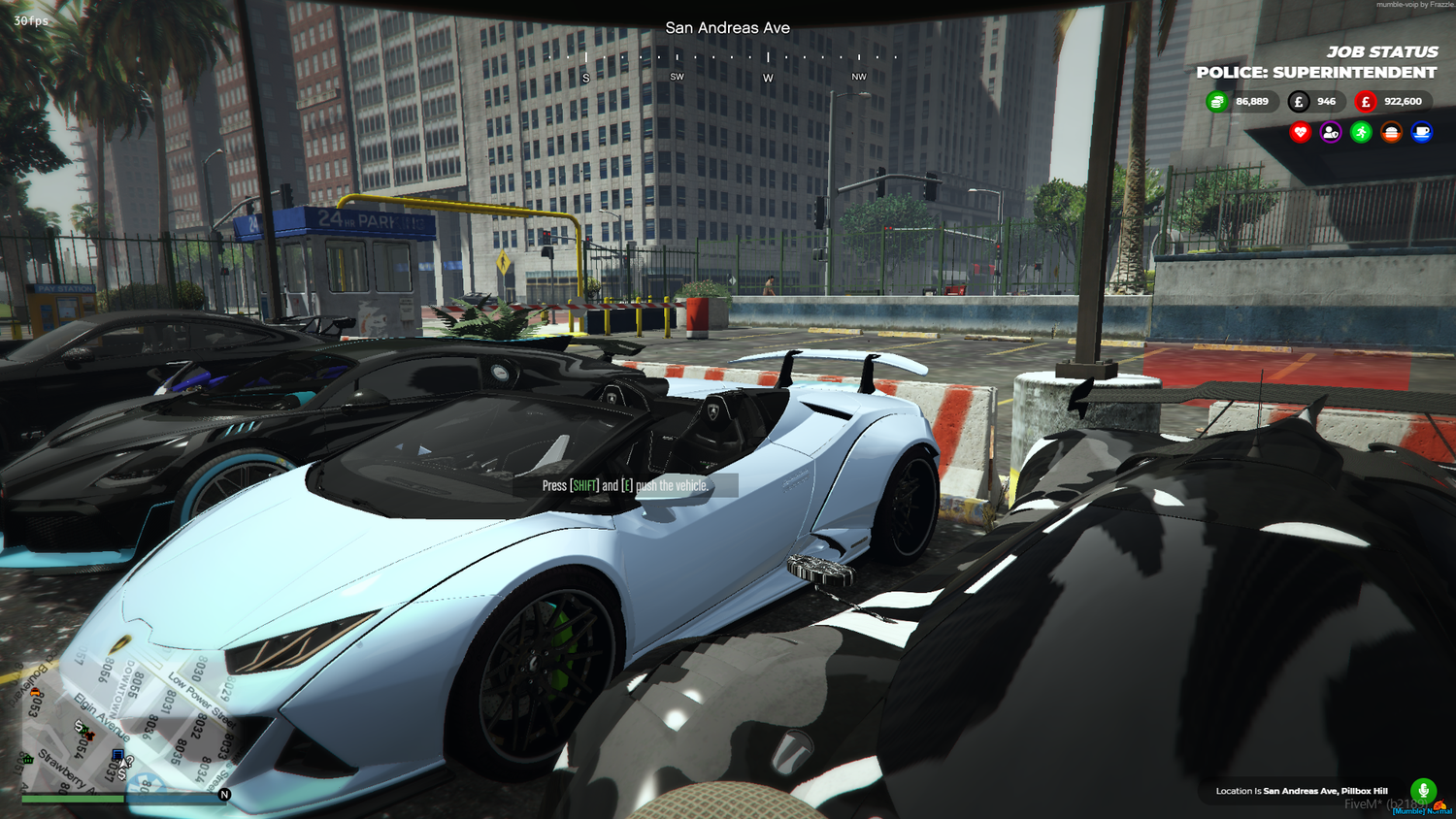This screenshot has height=819, width=1456.
Task: Click the blue thirst cup icon
Action: click(x=1420, y=132)
